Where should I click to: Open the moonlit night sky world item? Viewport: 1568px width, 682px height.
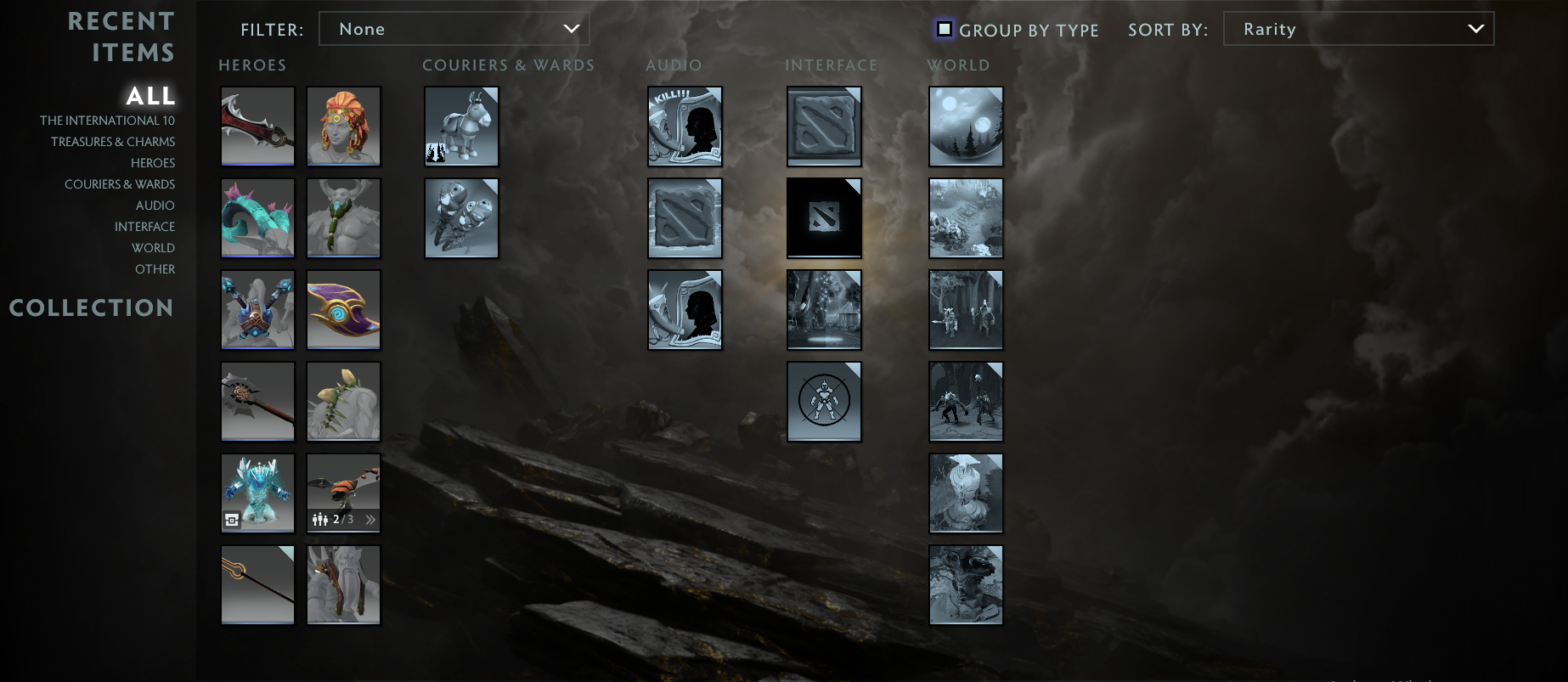click(x=966, y=127)
